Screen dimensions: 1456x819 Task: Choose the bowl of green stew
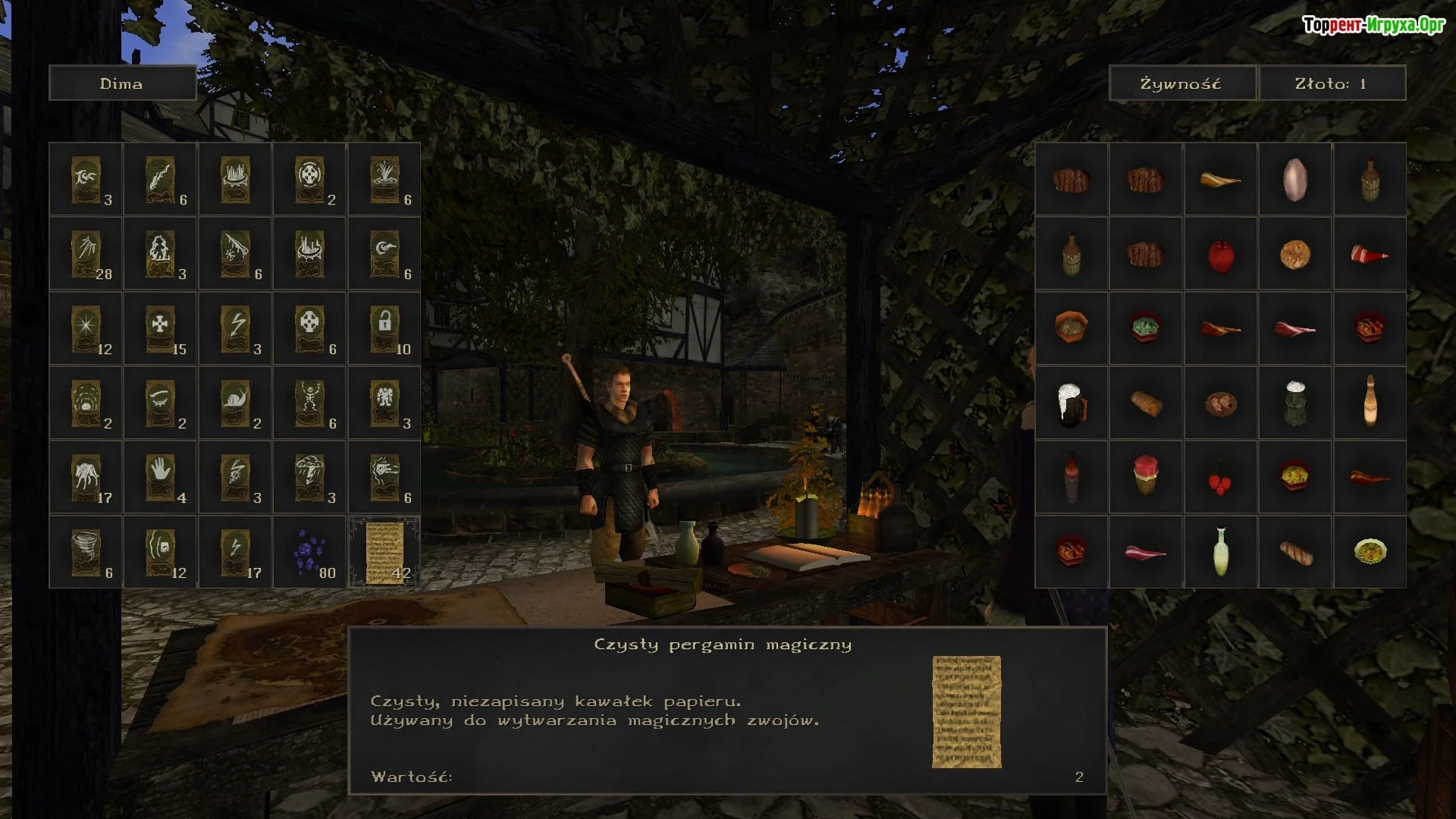1145,328
